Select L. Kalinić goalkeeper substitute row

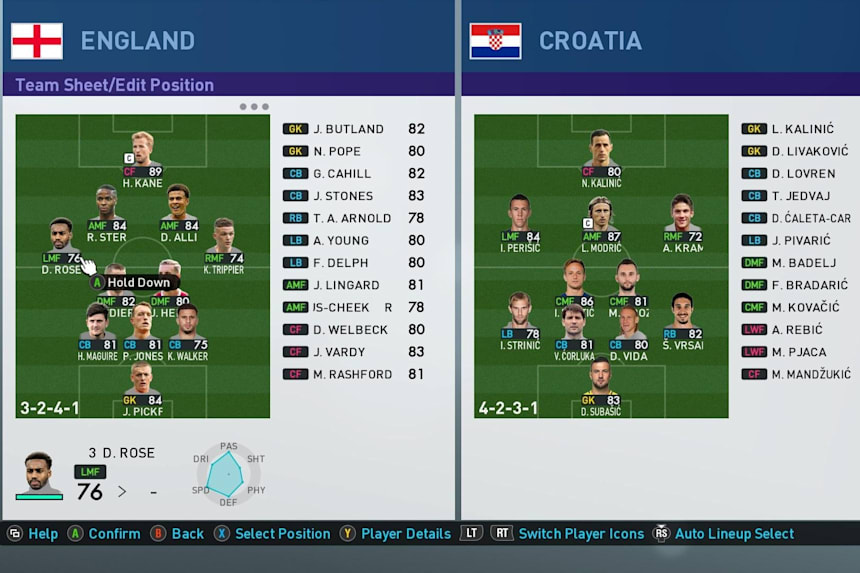pos(797,129)
